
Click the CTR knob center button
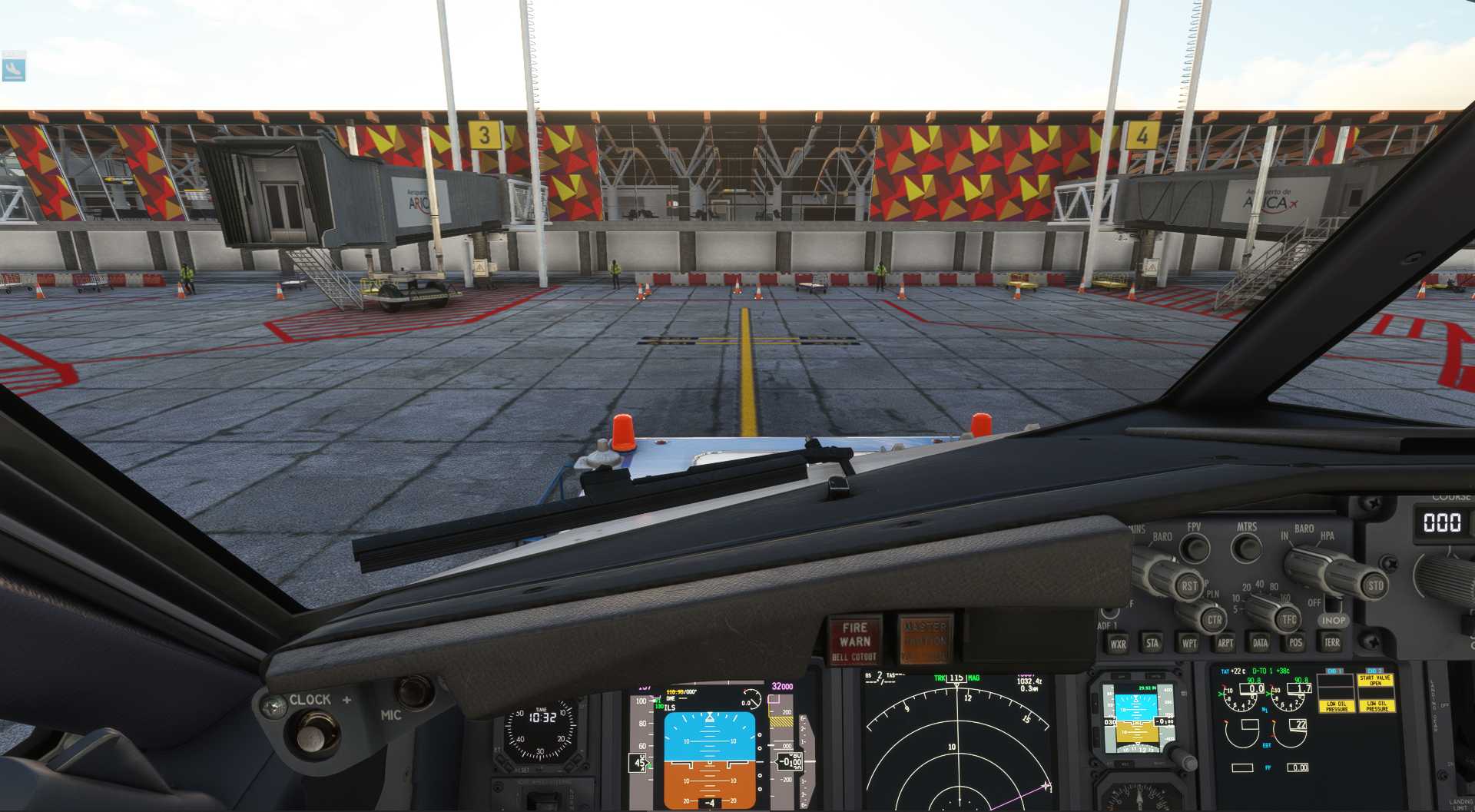pyautogui.click(x=1214, y=619)
